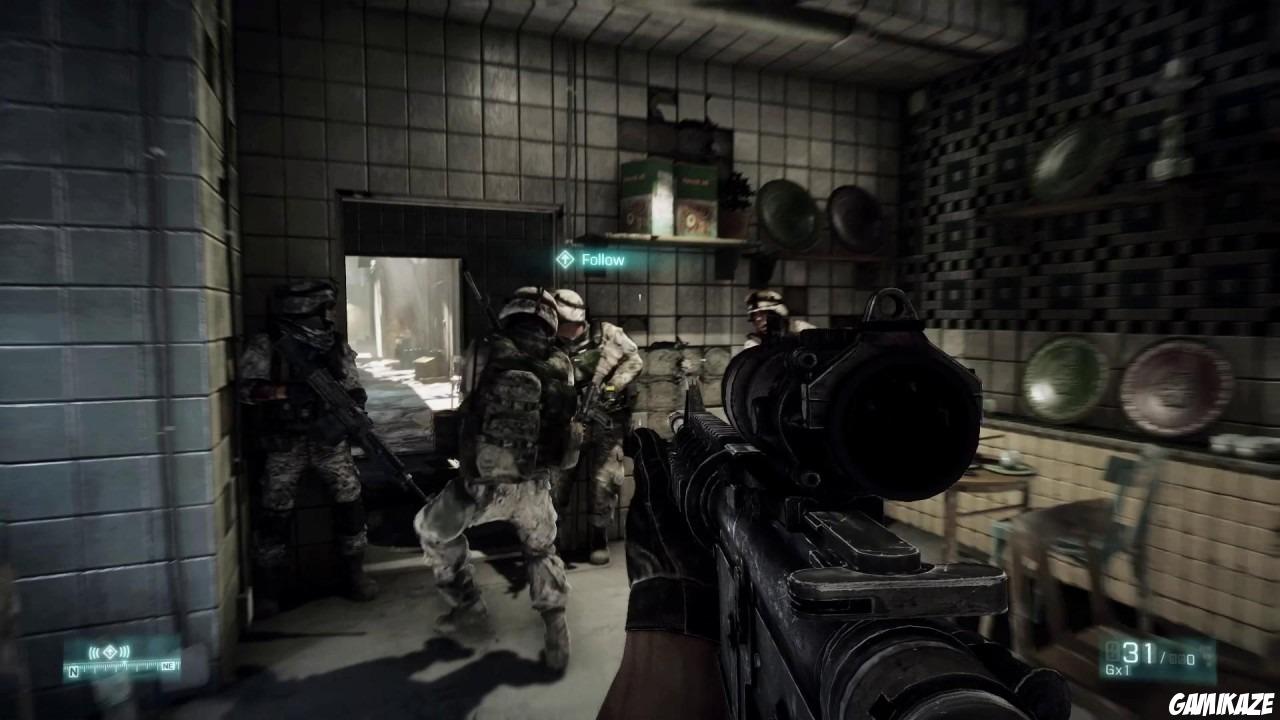Click the Gx1 grenade indicator
The width and height of the screenshot is (1280, 720).
(x=1117, y=668)
